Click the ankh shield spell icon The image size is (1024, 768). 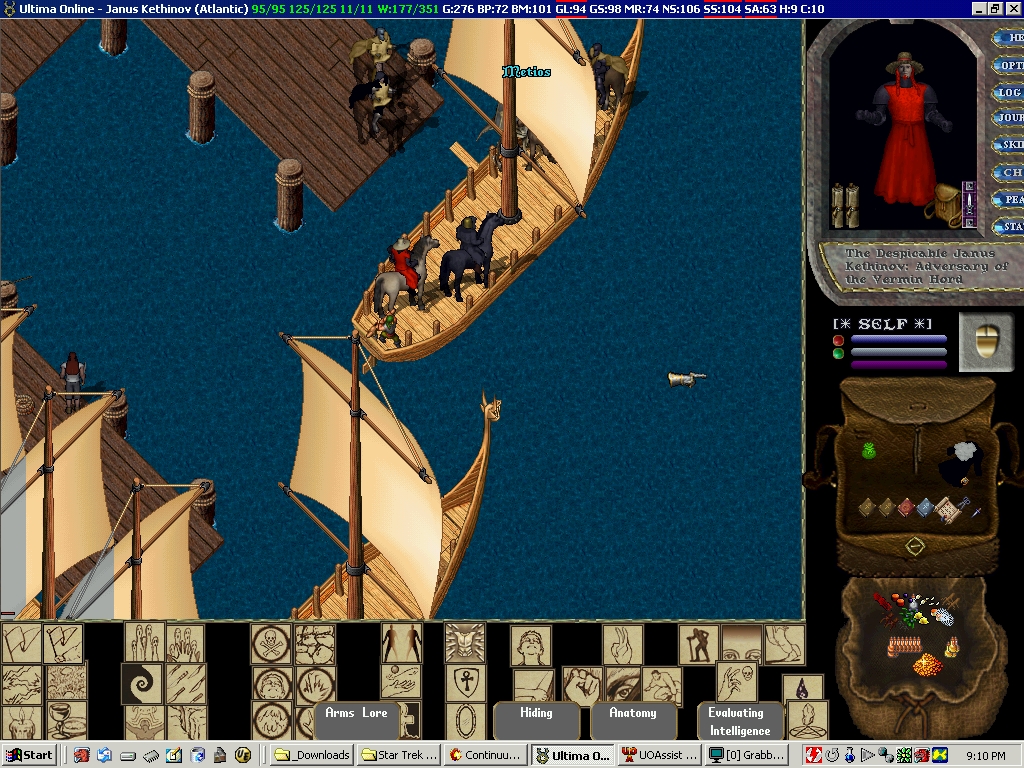pyautogui.click(x=464, y=684)
